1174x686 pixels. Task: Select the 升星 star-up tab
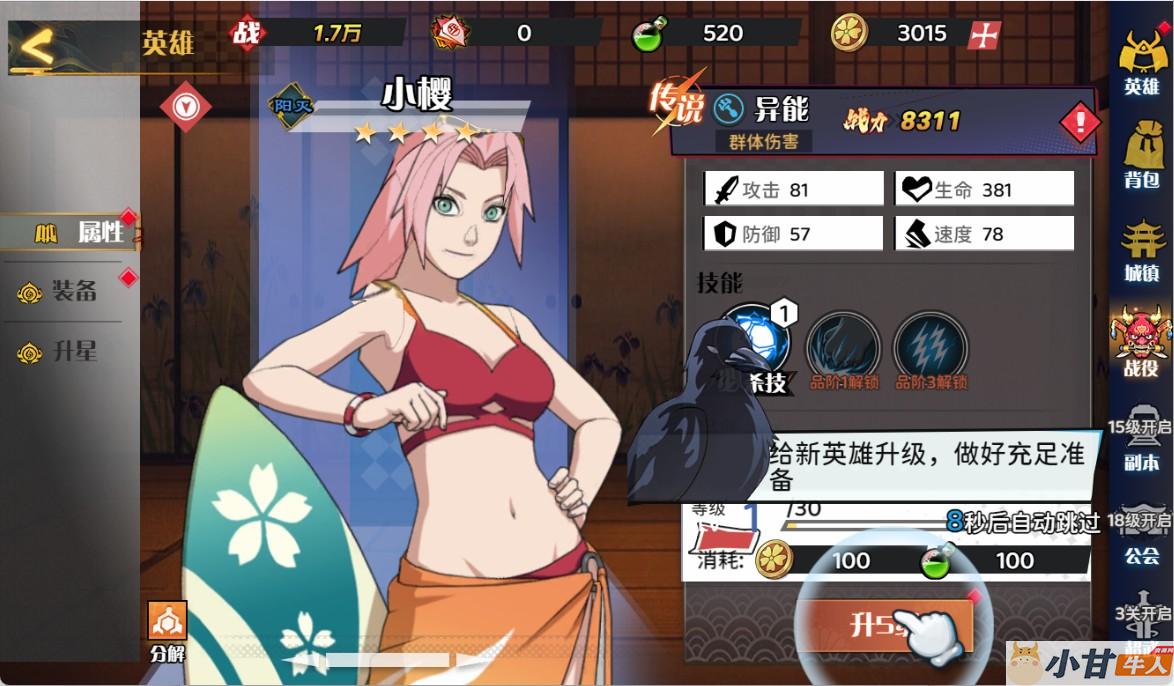(x=62, y=352)
